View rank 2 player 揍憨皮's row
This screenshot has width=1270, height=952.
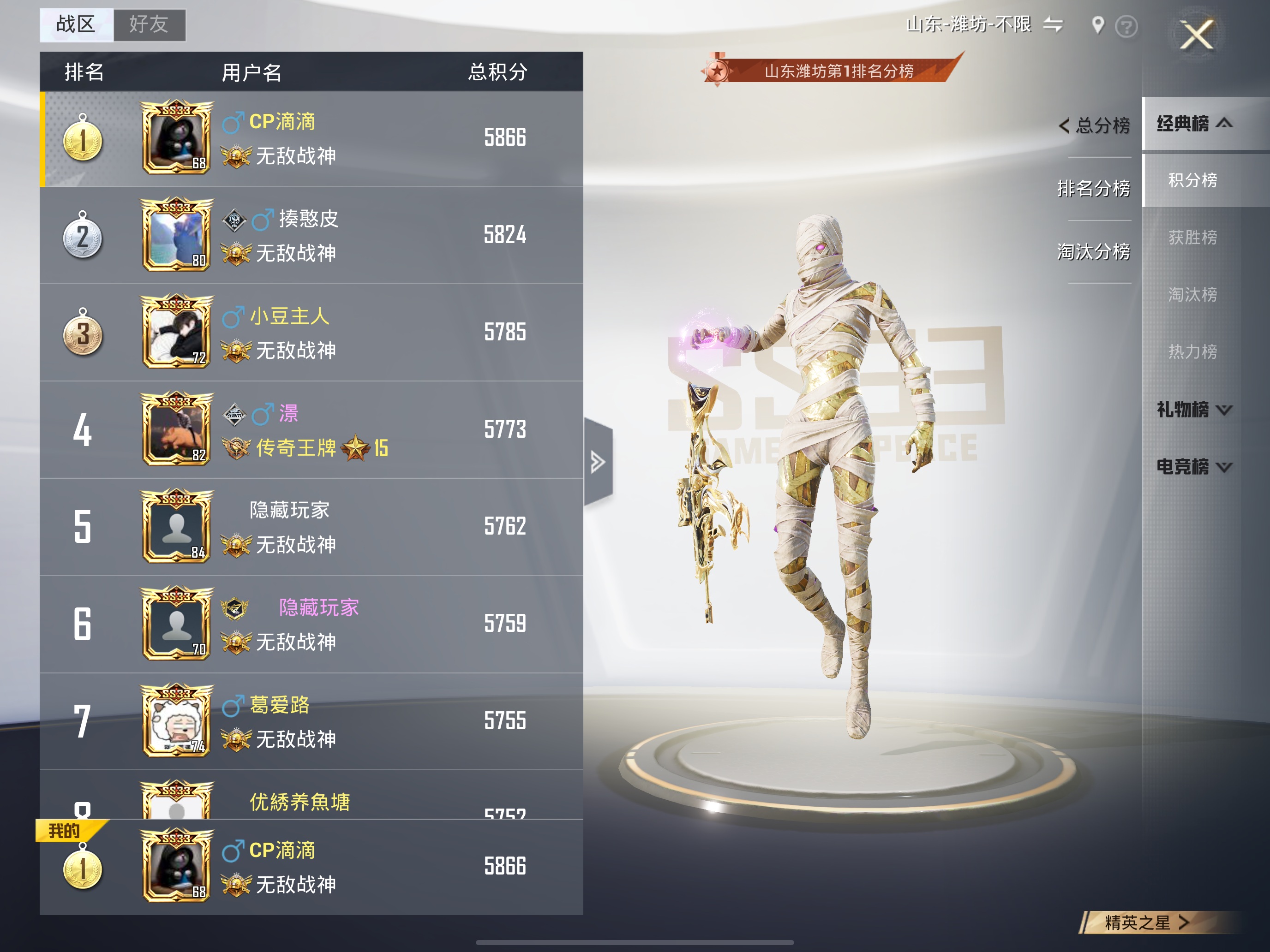311,235
